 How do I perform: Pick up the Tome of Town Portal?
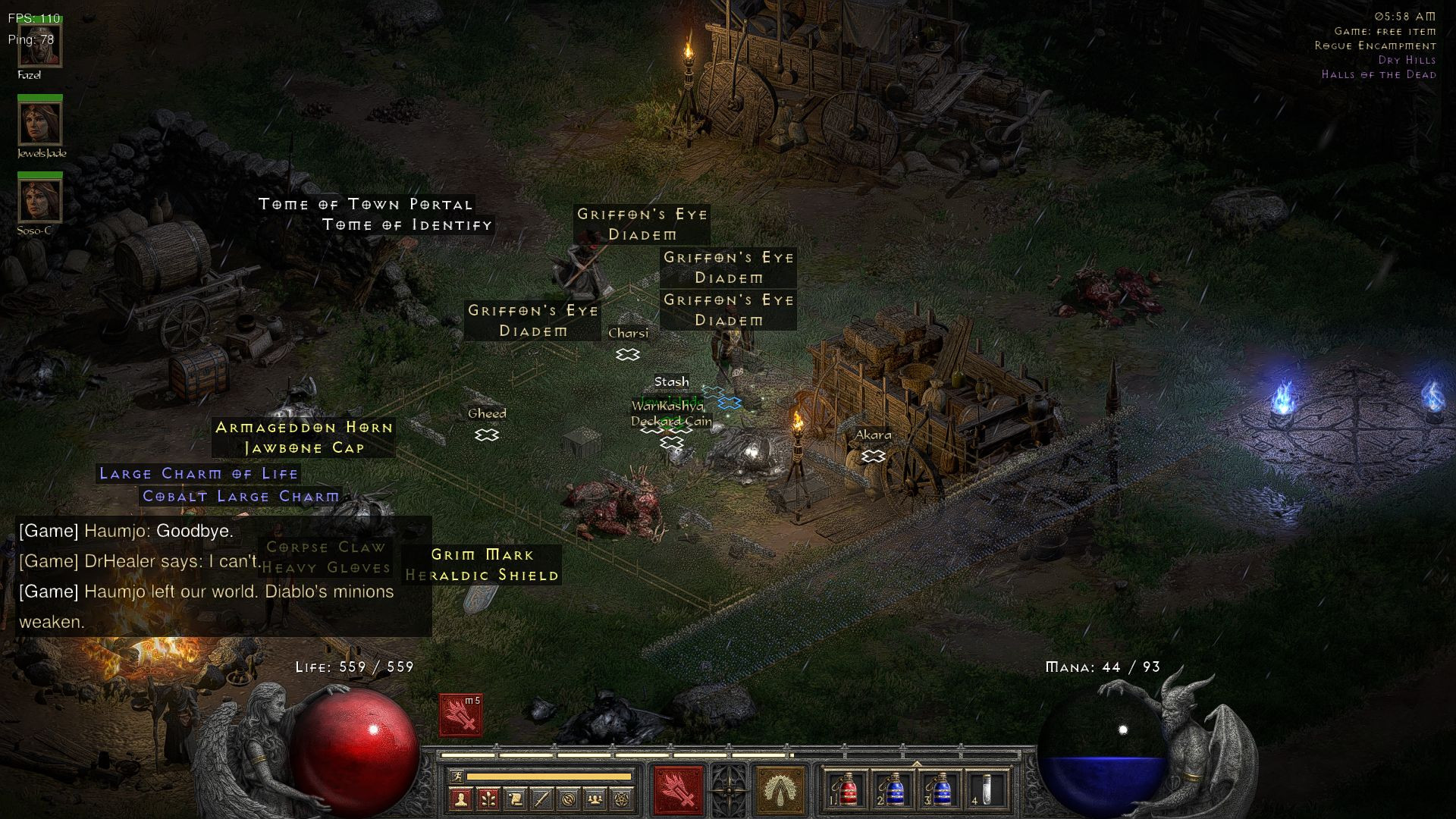pyautogui.click(x=366, y=204)
